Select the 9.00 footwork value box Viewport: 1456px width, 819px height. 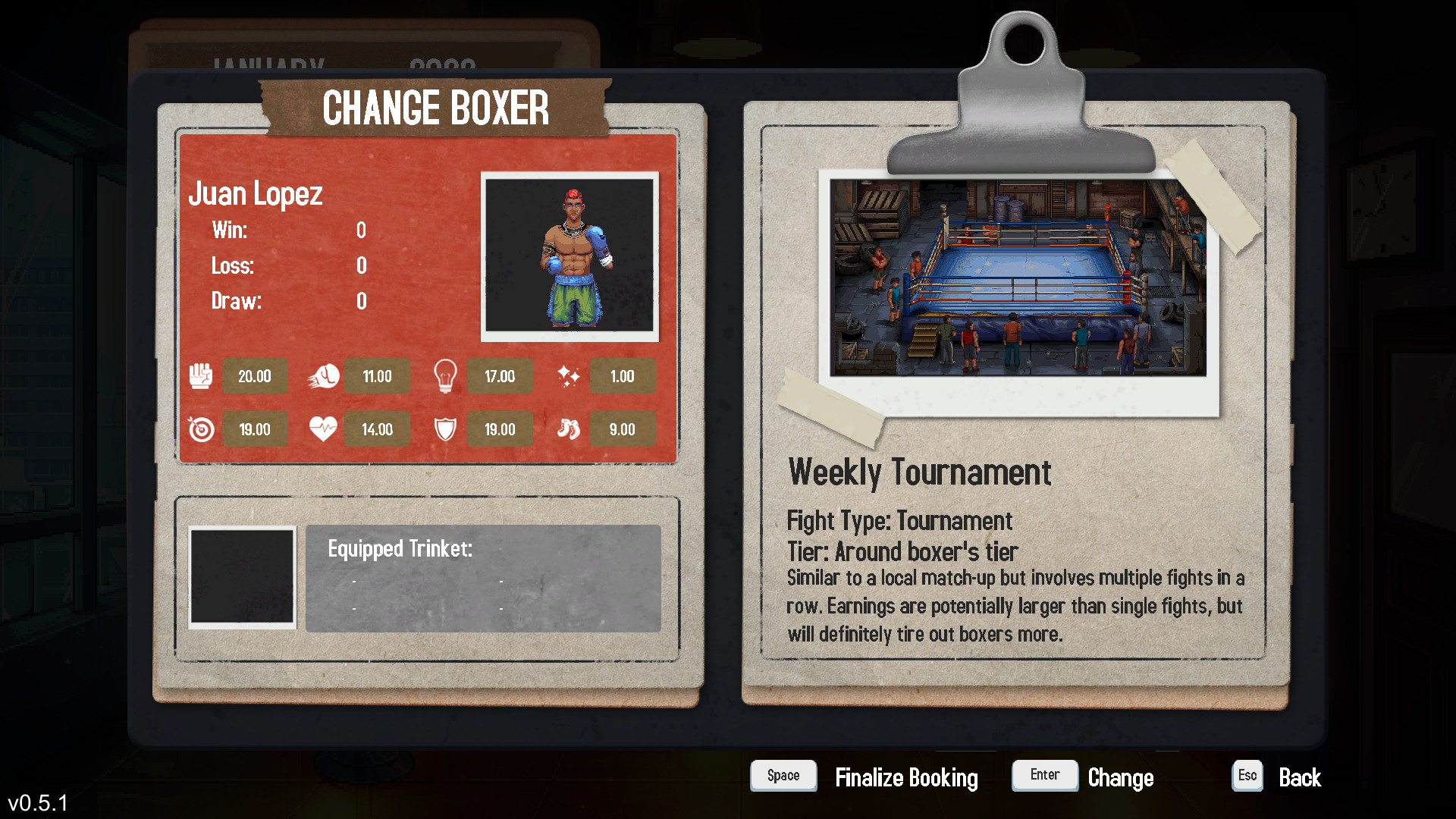623,428
